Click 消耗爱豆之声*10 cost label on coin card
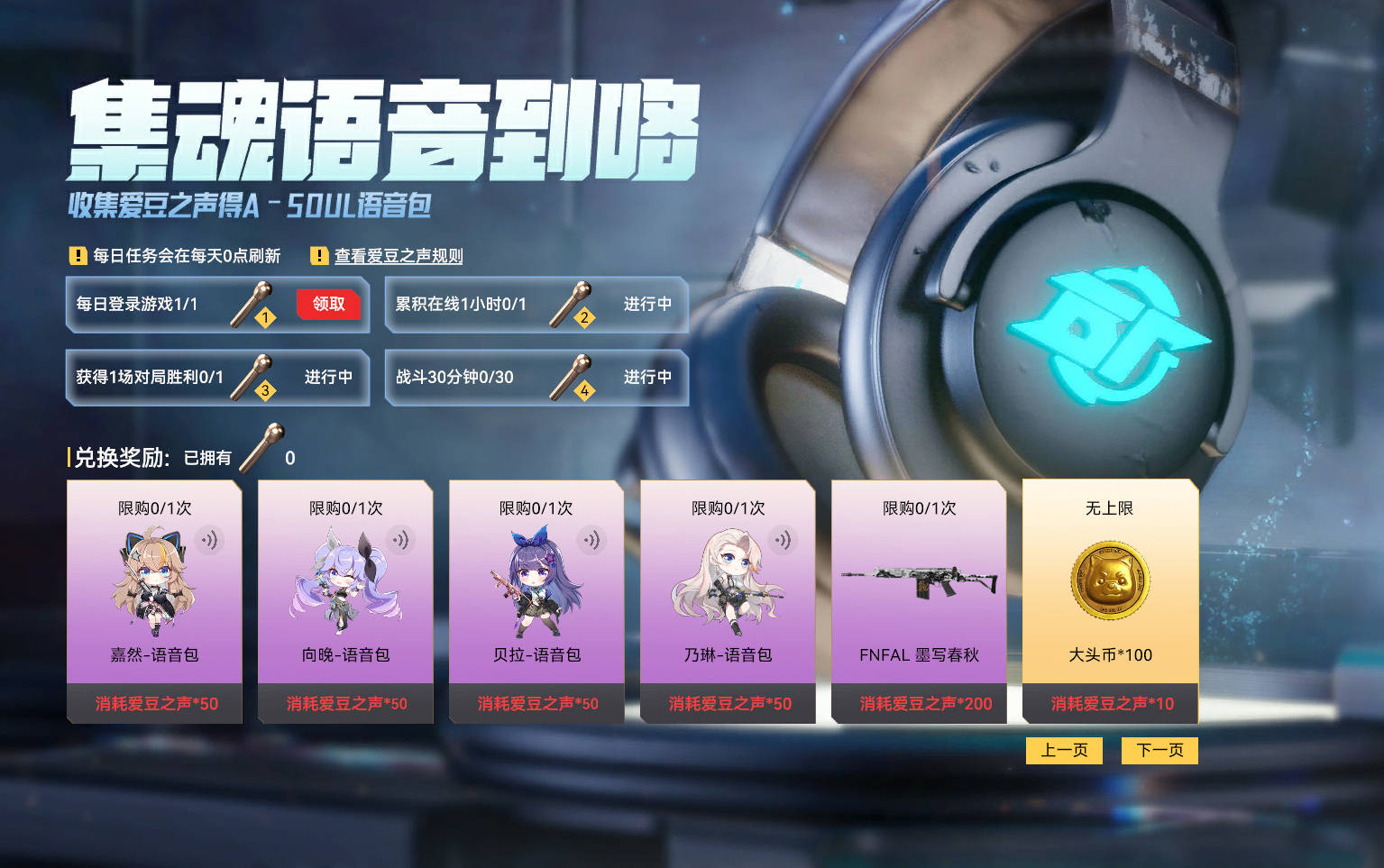 click(x=1110, y=704)
